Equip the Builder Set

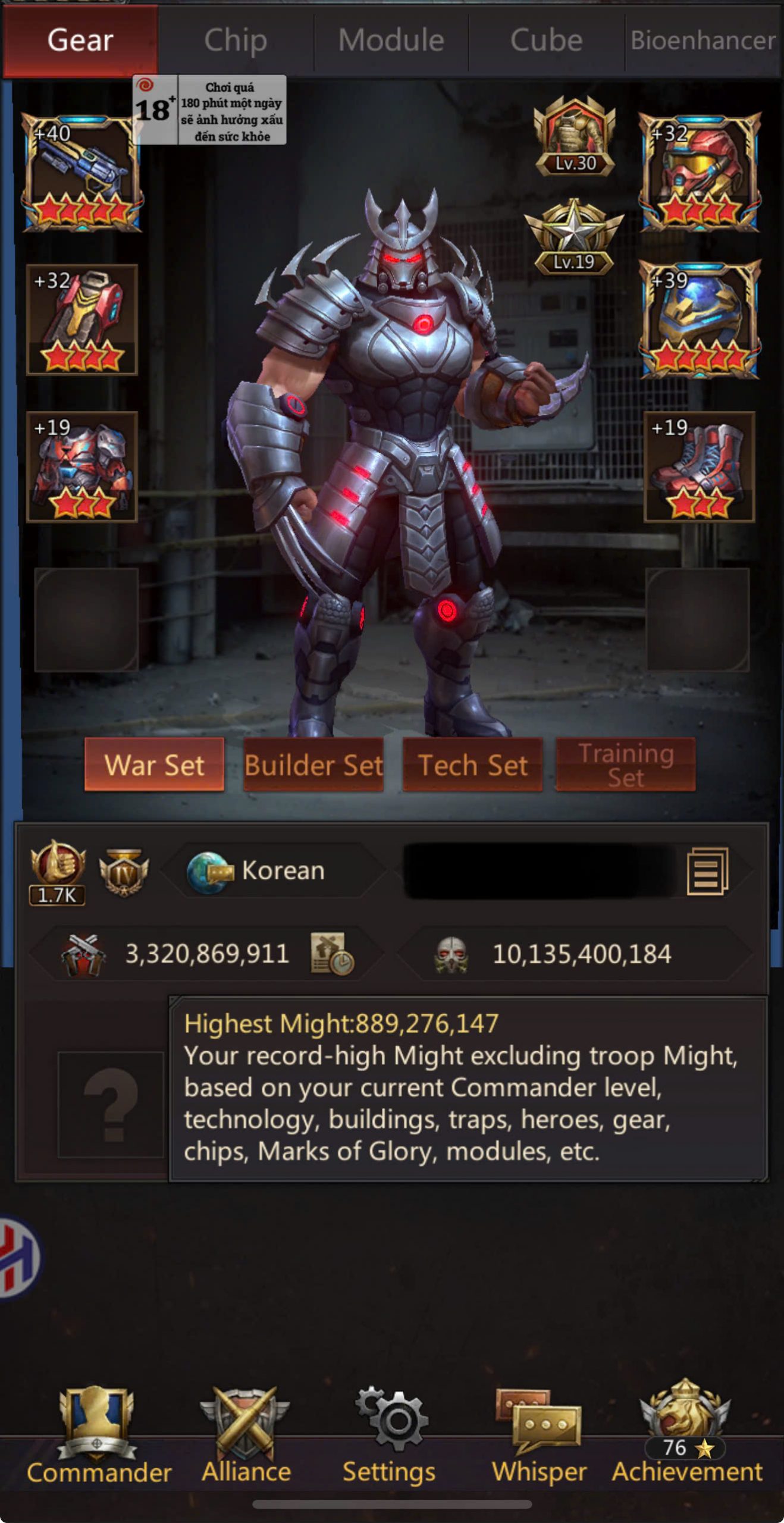tap(313, 765)
